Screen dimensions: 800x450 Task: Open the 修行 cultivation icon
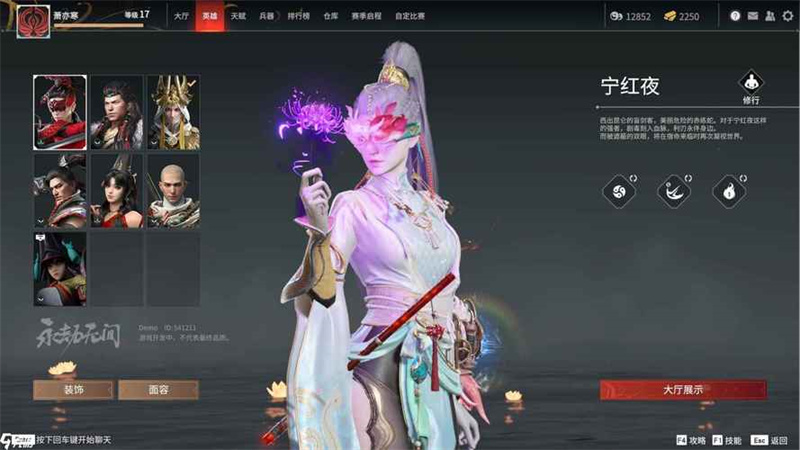coord(751,86)
